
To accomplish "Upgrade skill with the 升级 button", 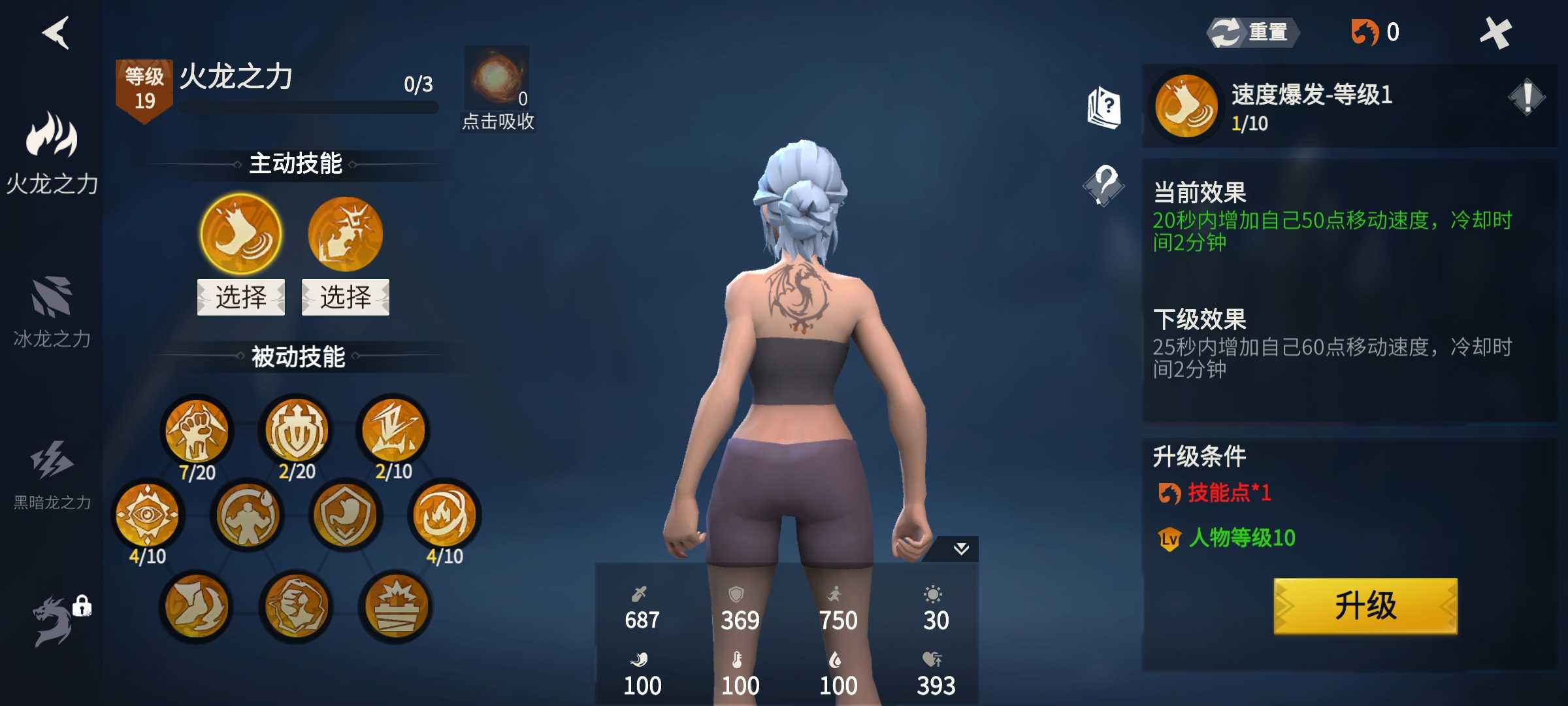I will (x=1365, y=605).
